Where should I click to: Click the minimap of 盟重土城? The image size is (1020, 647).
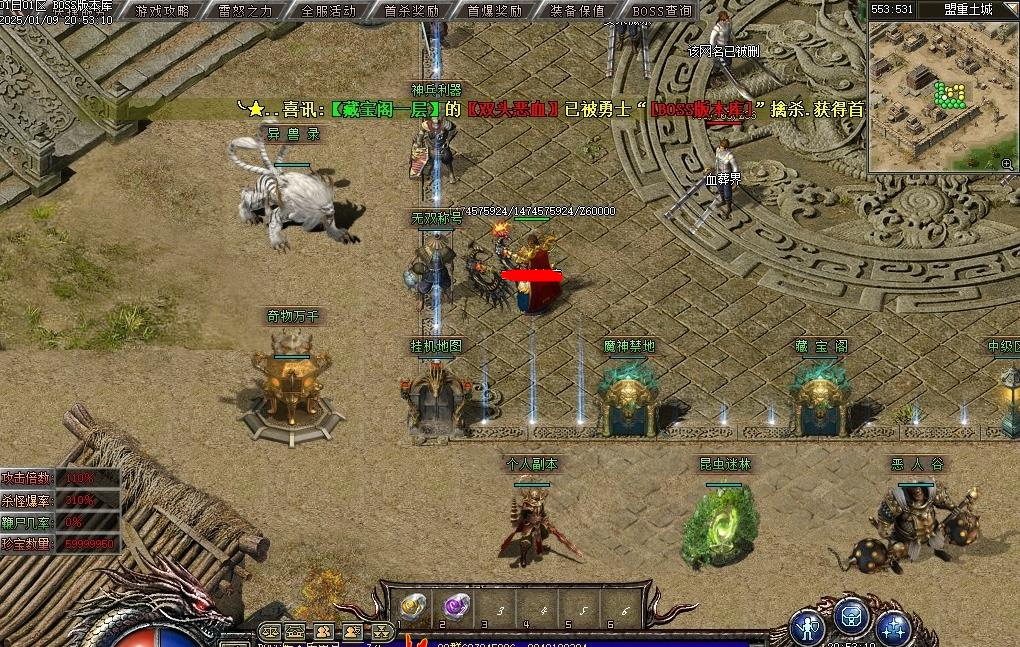[x=938, y=95]
